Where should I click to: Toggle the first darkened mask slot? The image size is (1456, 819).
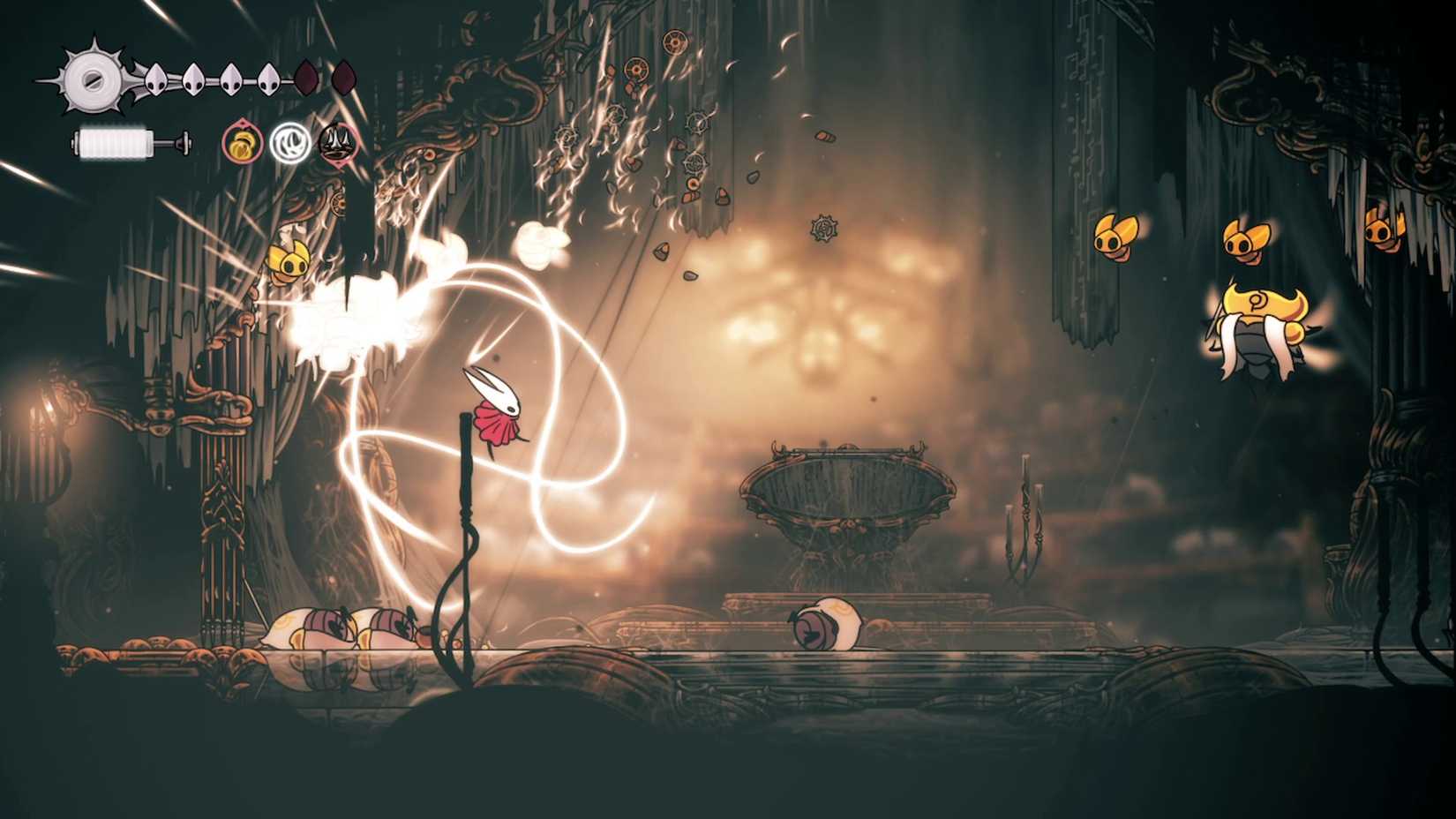(305, 78)
